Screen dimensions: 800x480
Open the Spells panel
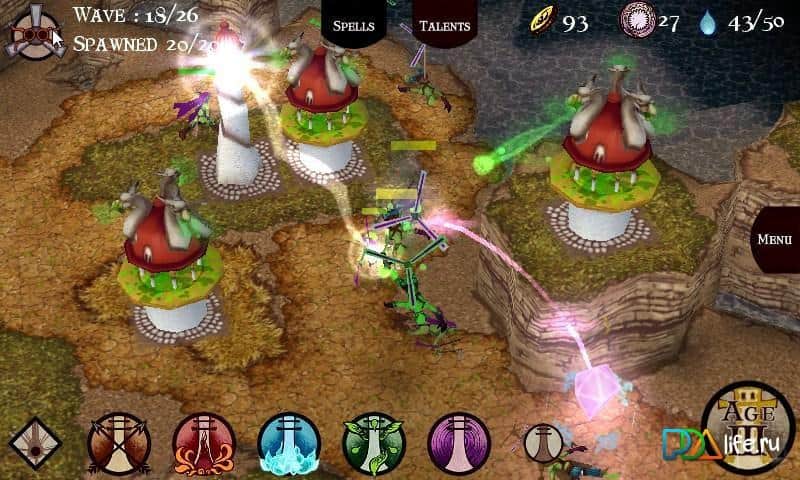click(x=353, y=25)
